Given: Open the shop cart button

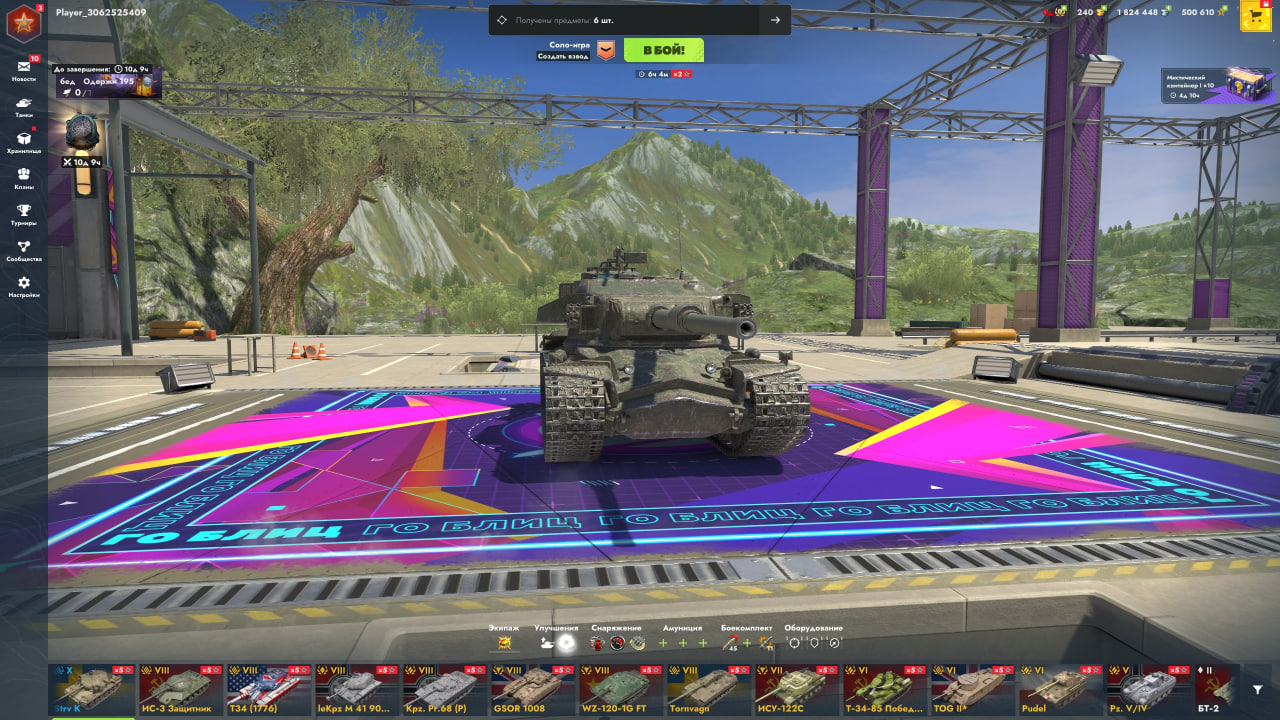Looking at the screenshot, I should click(x=1254, y=15).
